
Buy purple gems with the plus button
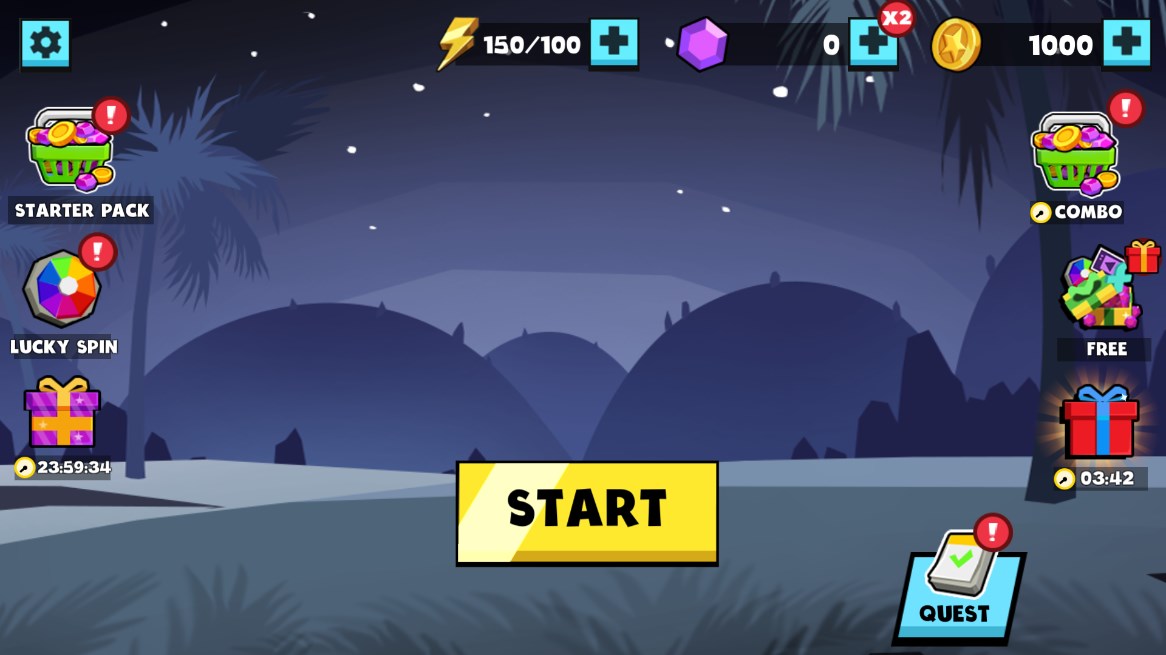coord(872,43)
